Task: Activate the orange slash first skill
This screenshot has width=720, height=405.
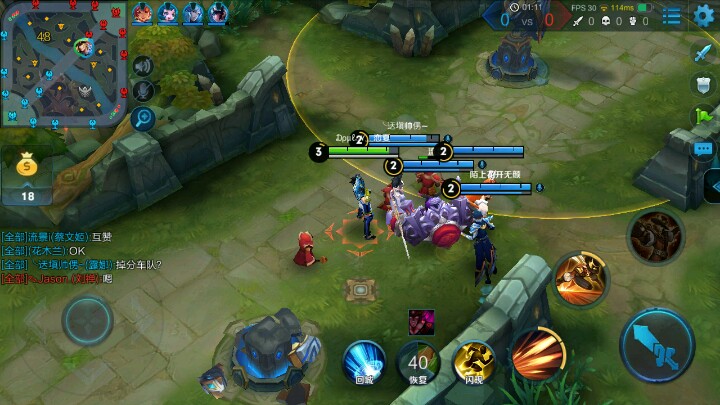Action: click(x=538, y=352)
